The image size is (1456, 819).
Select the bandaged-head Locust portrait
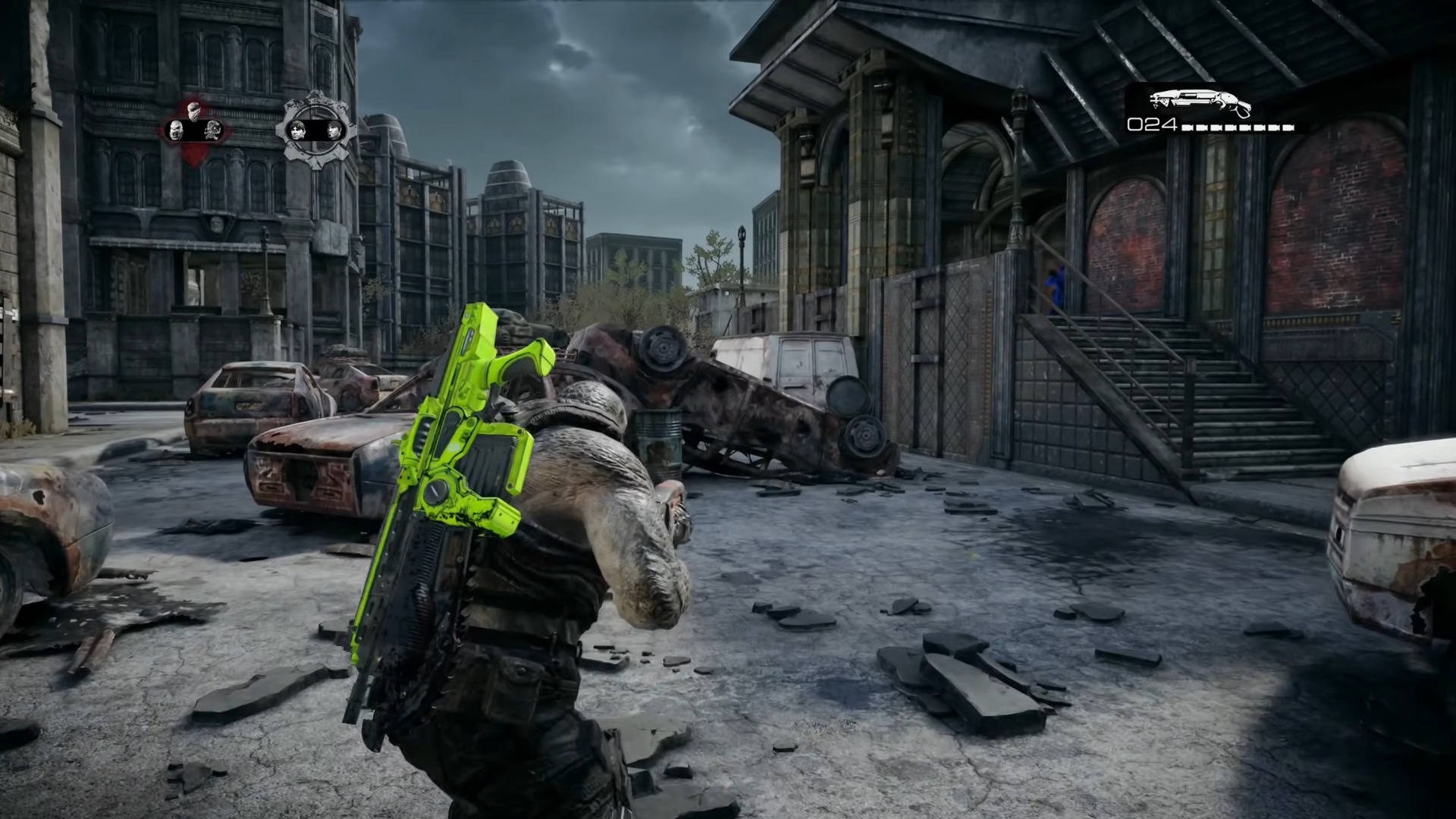195,109
